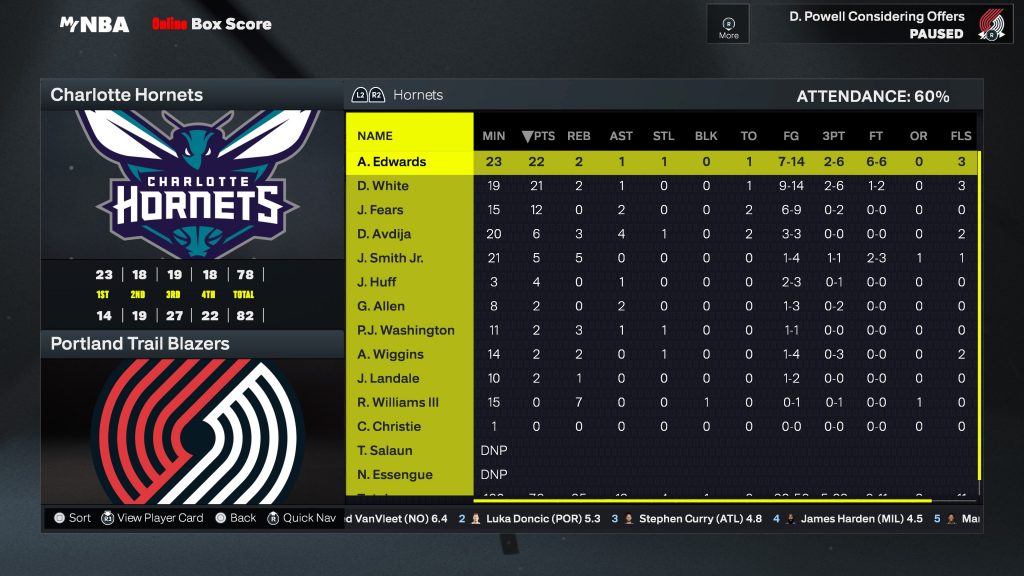Screen dimensions: 1024x576
Task: Sort players by MIN column
Action: tap(494, 136)
